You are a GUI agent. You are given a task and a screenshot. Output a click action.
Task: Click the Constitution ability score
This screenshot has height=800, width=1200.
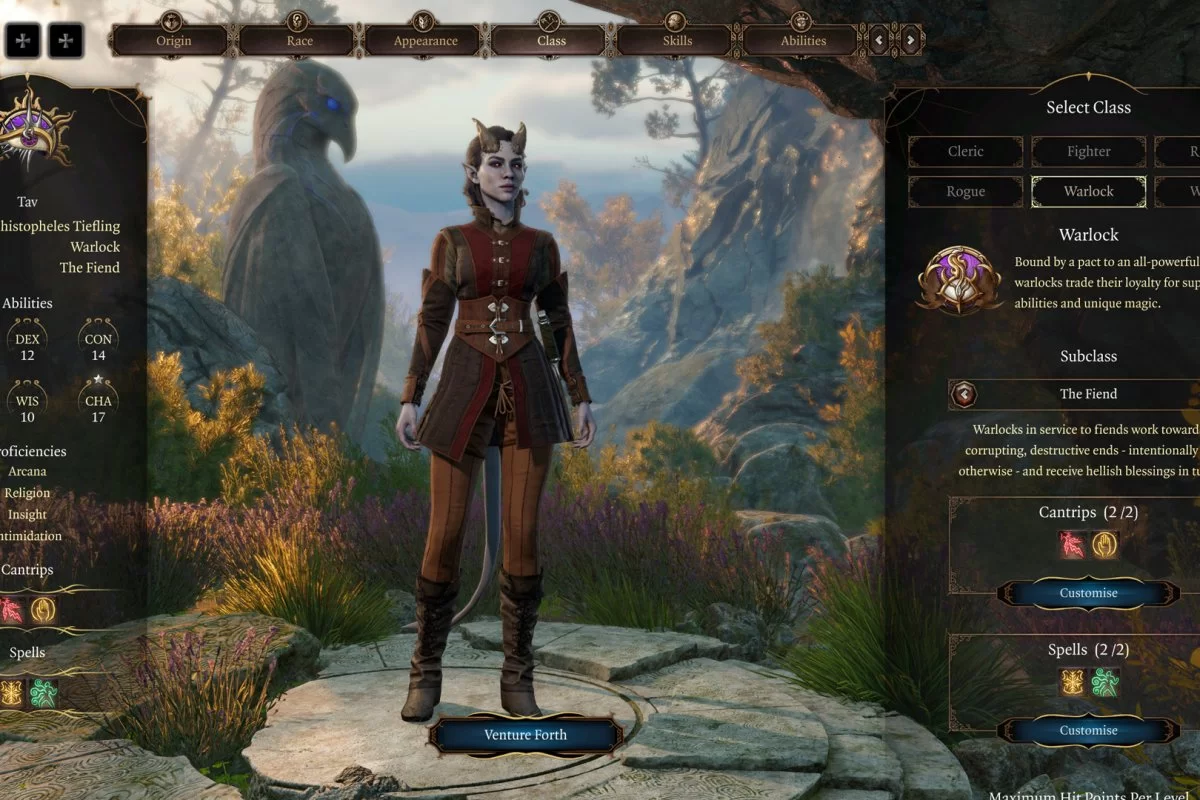point(99,346)
